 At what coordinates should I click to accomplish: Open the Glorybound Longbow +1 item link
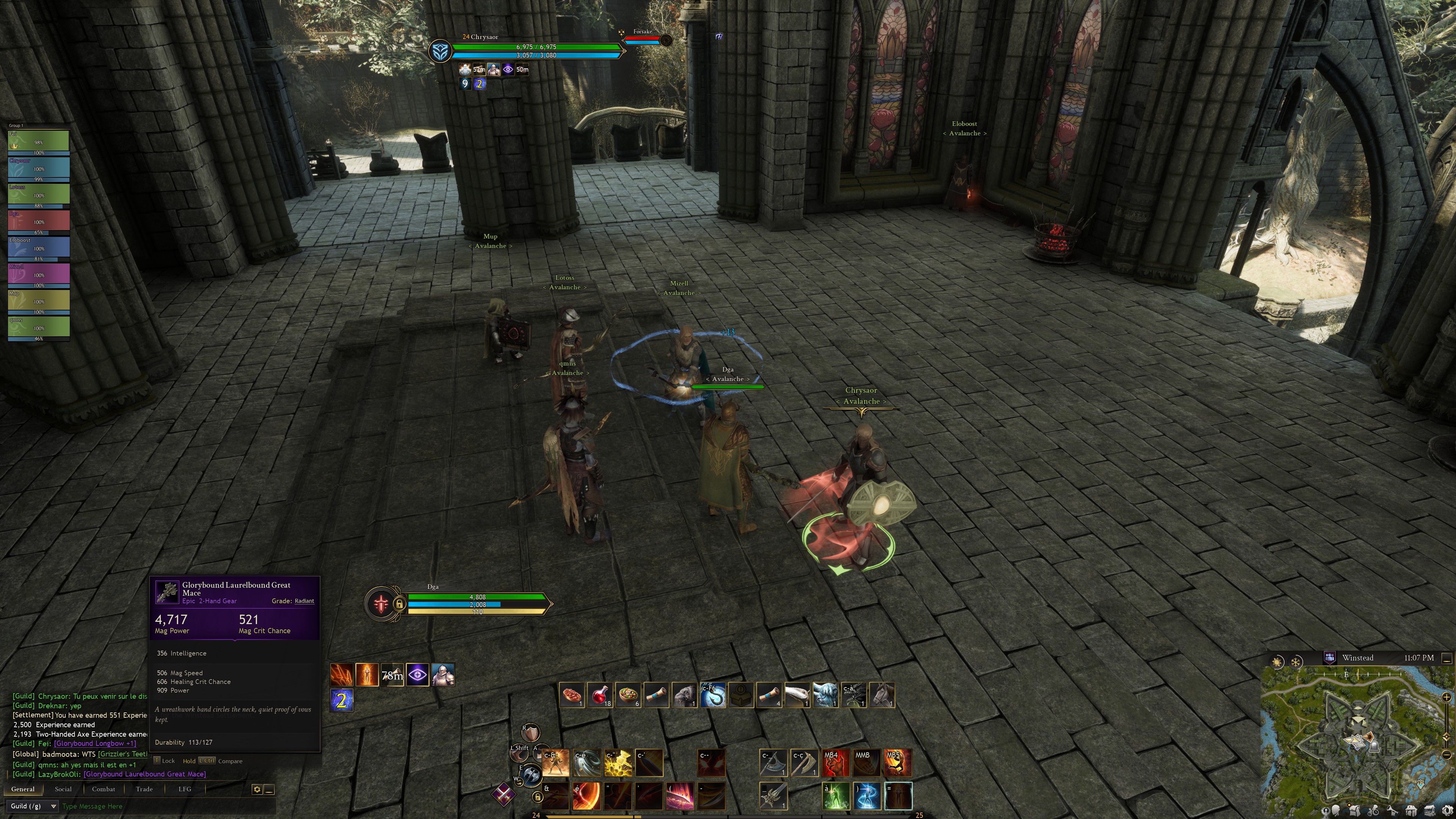pos(95,744)
